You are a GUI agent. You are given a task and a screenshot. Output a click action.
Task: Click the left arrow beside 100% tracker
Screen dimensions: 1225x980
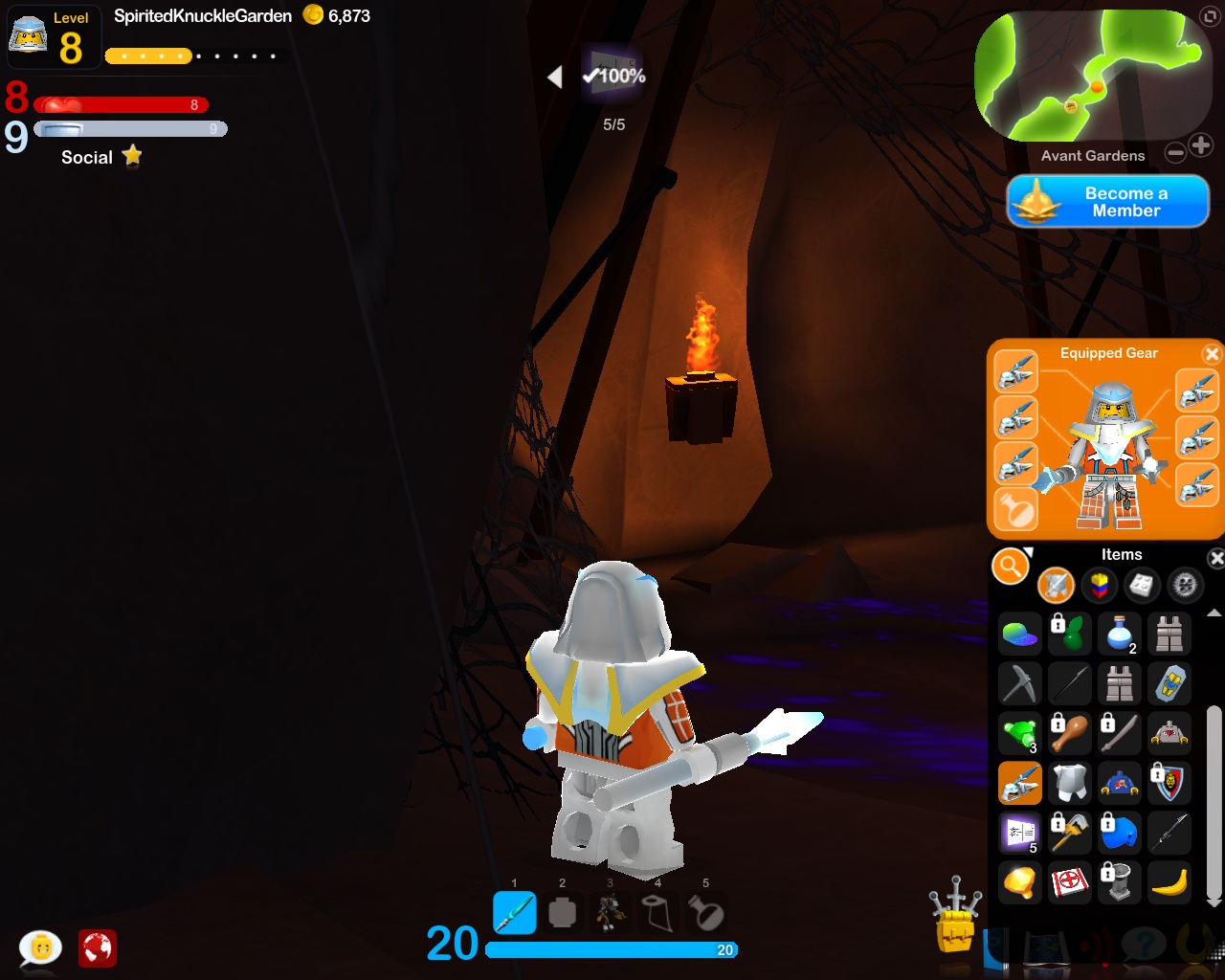coord(555,77)
